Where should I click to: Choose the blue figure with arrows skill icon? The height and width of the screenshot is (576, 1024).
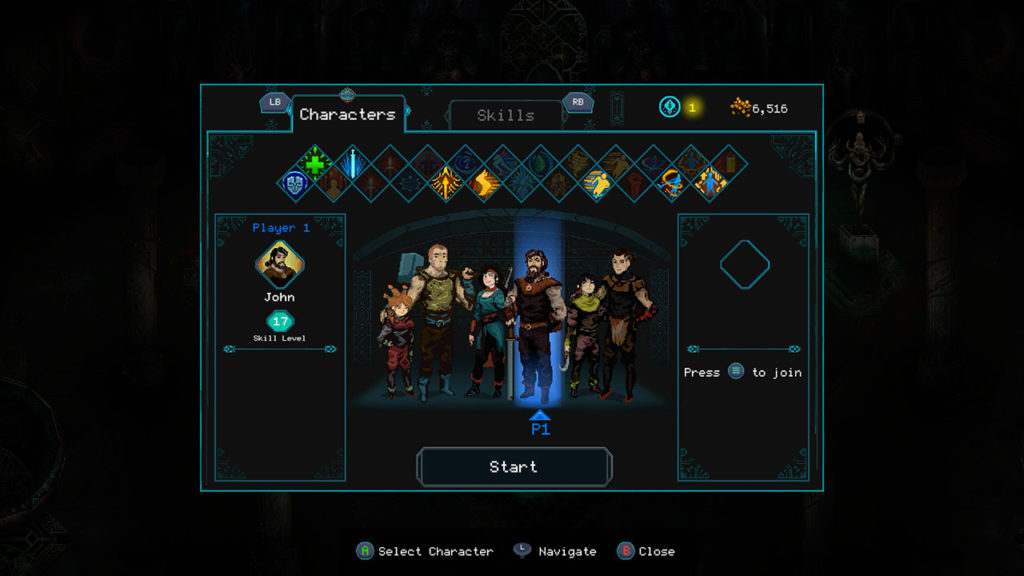tap(710, 183)
